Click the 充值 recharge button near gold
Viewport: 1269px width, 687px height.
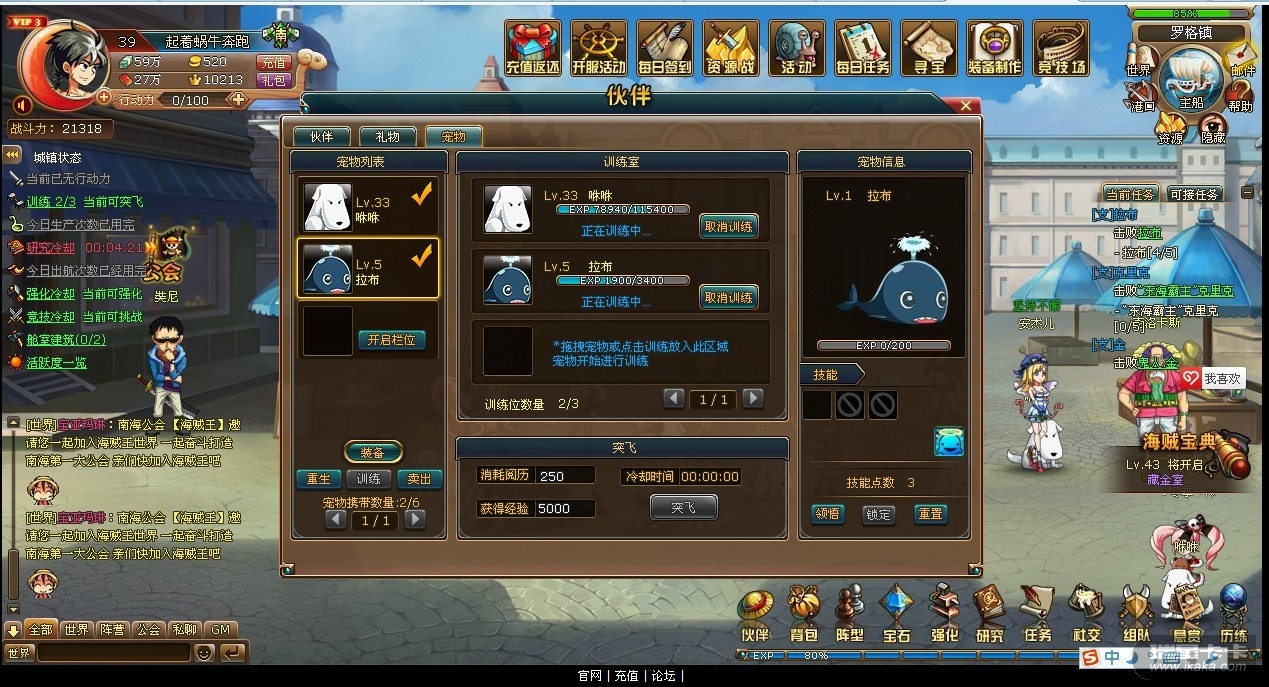(273, 62)
